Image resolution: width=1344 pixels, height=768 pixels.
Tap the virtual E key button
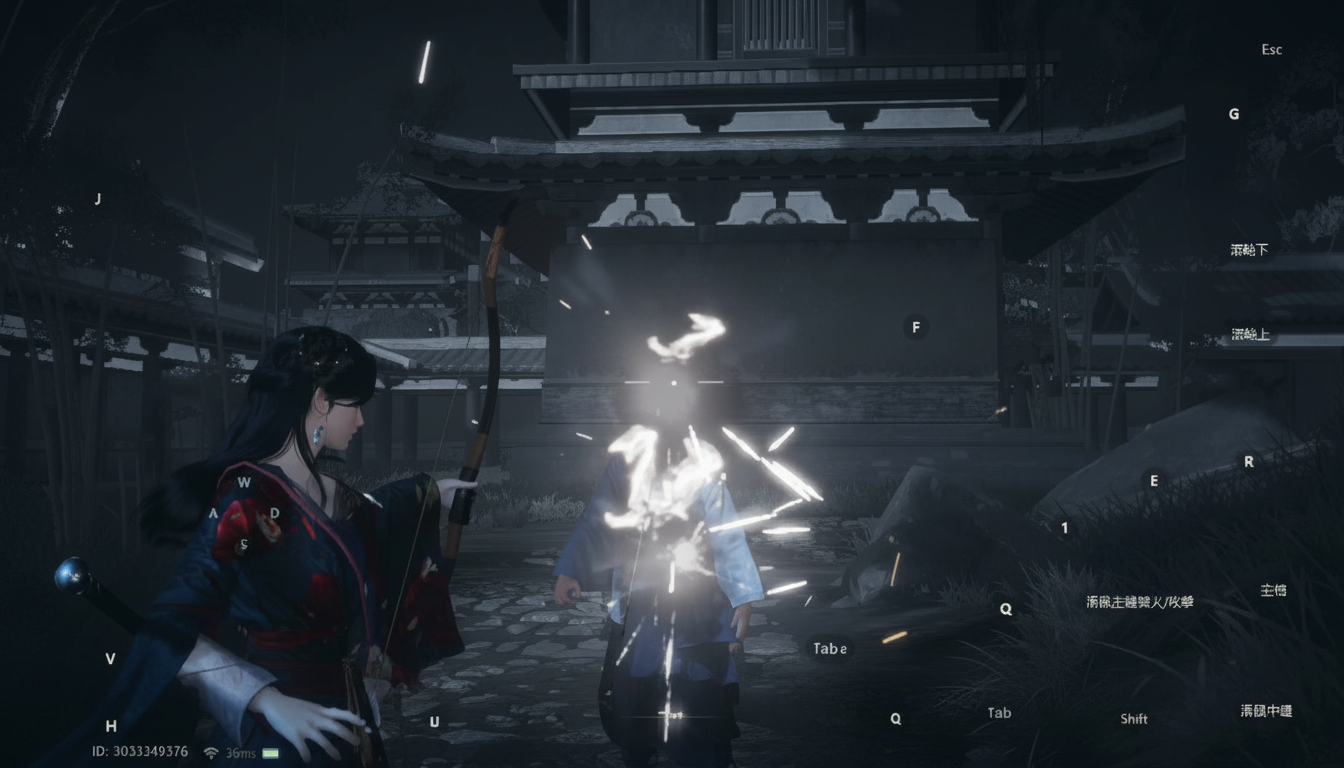pos(1154,481)
